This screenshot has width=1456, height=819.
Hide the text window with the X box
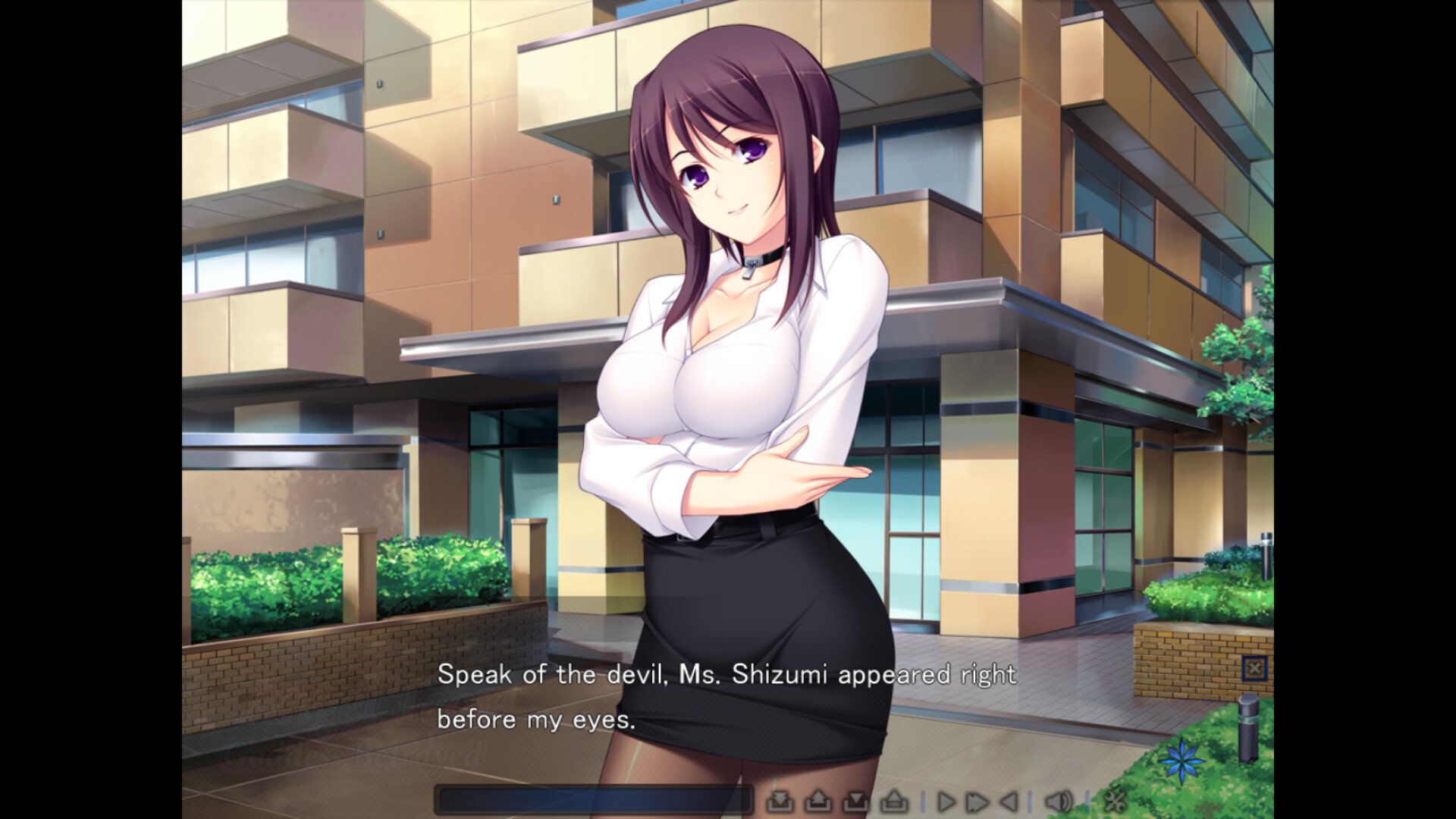[1254, 668]
